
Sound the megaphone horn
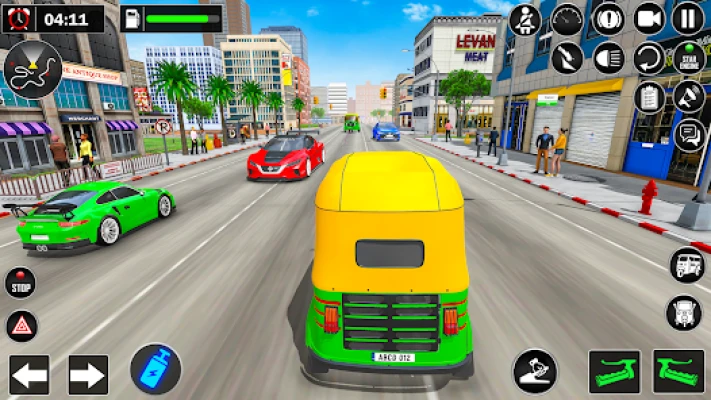click(688, 96)
